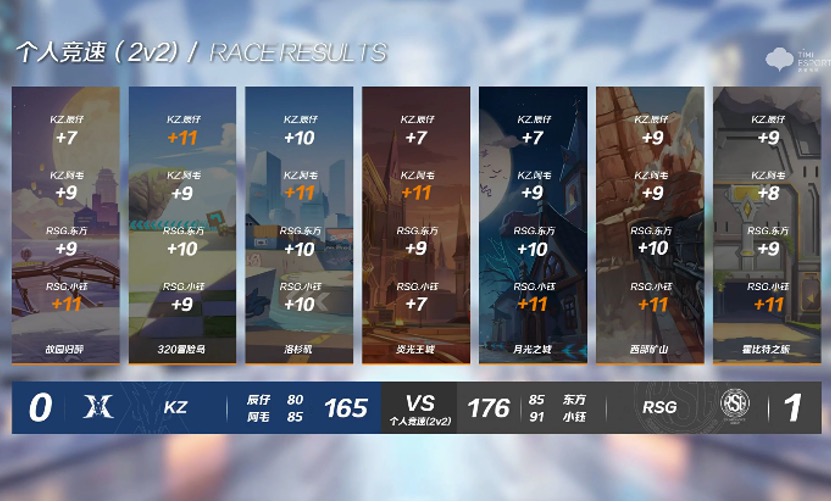Choose the 霍比特之旅 track result card
832x502 pixels.
coord(765,225)
